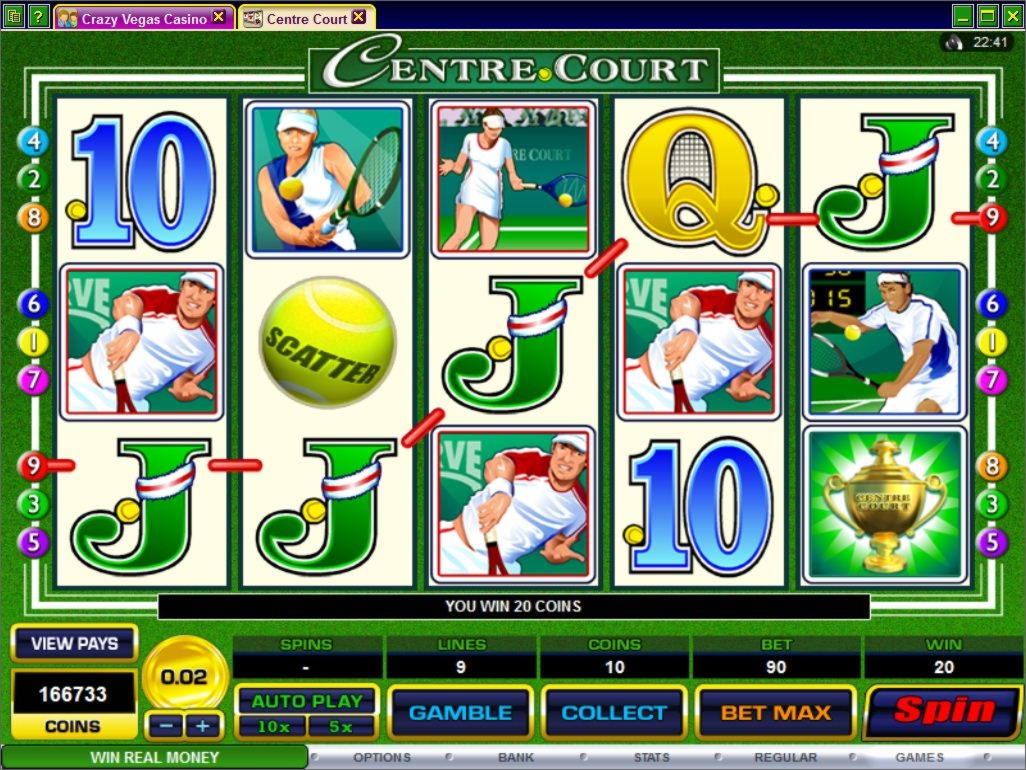
Task: Show the Stats panel
Action: pos(651,758)
